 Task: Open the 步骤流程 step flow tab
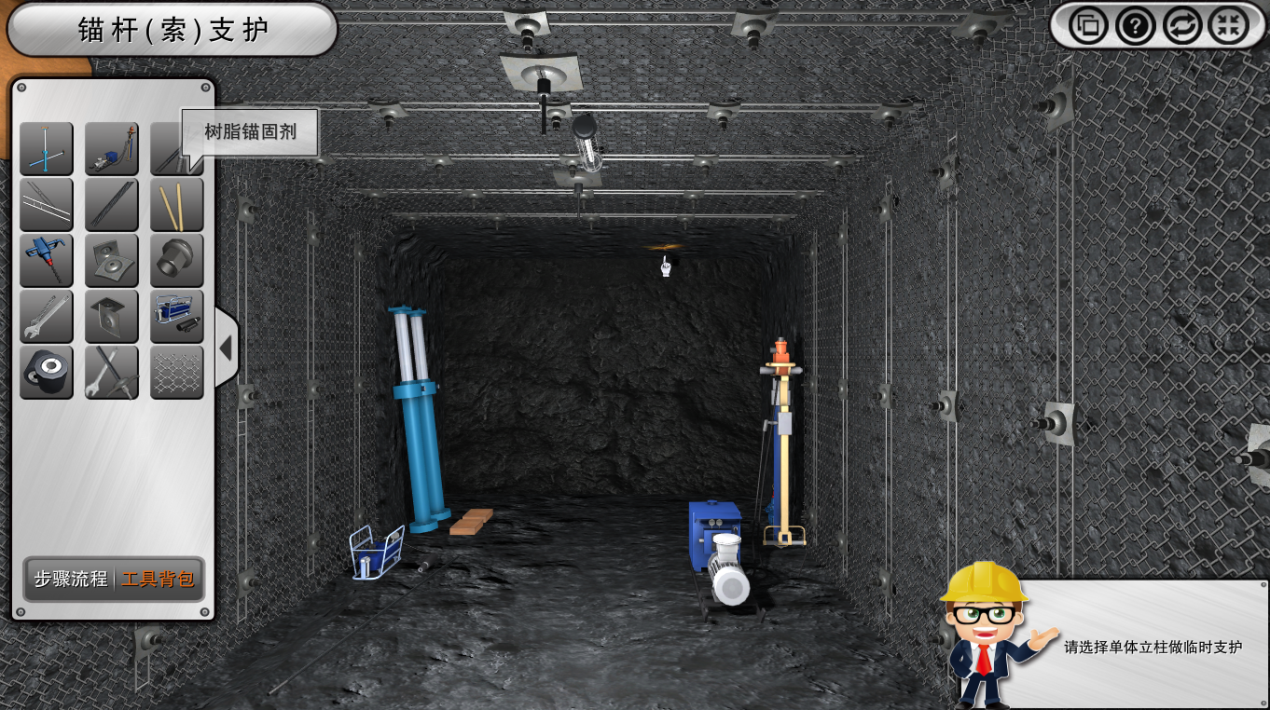point(70,579)
